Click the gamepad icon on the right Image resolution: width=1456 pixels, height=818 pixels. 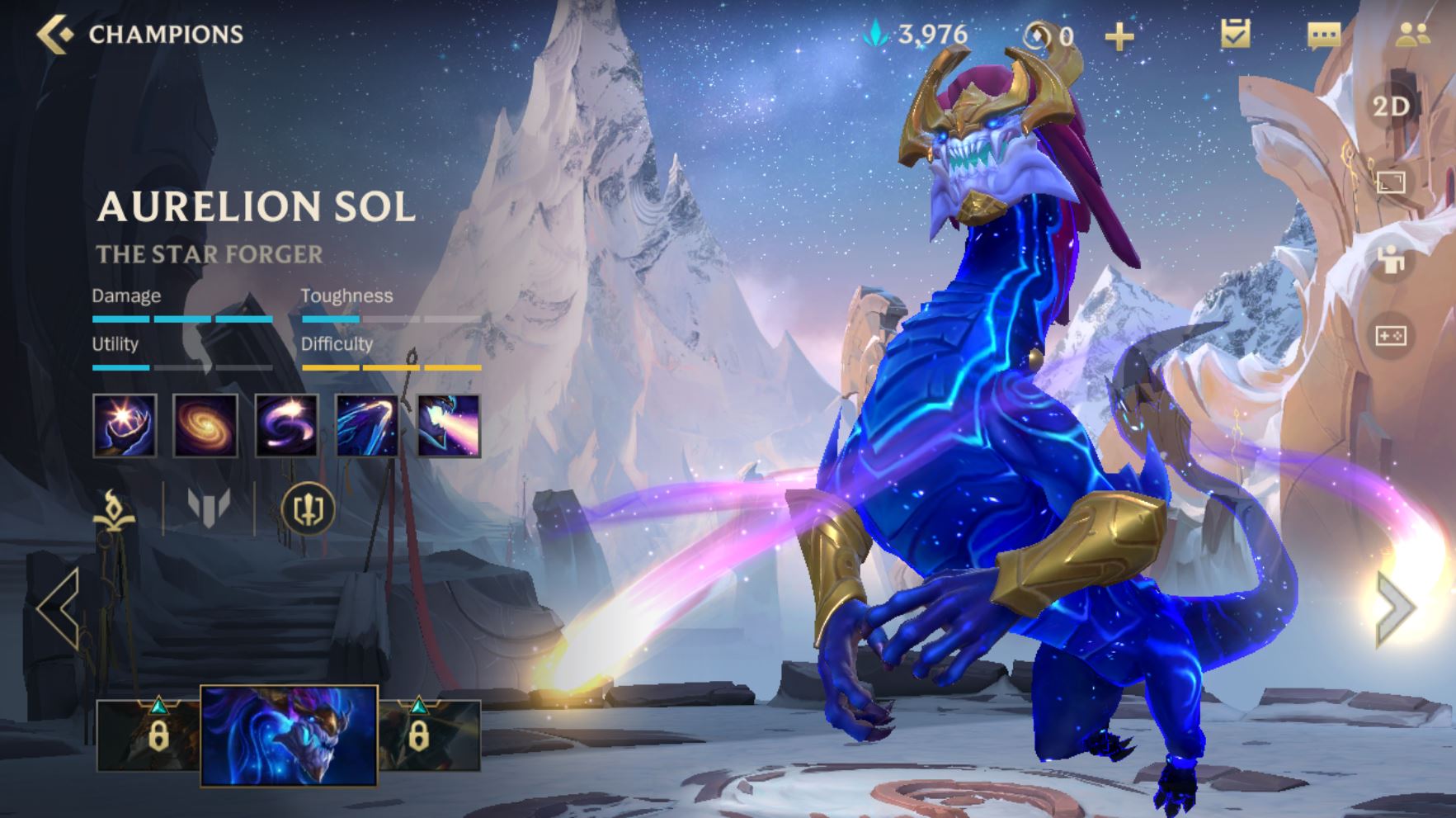(1391, 336)
